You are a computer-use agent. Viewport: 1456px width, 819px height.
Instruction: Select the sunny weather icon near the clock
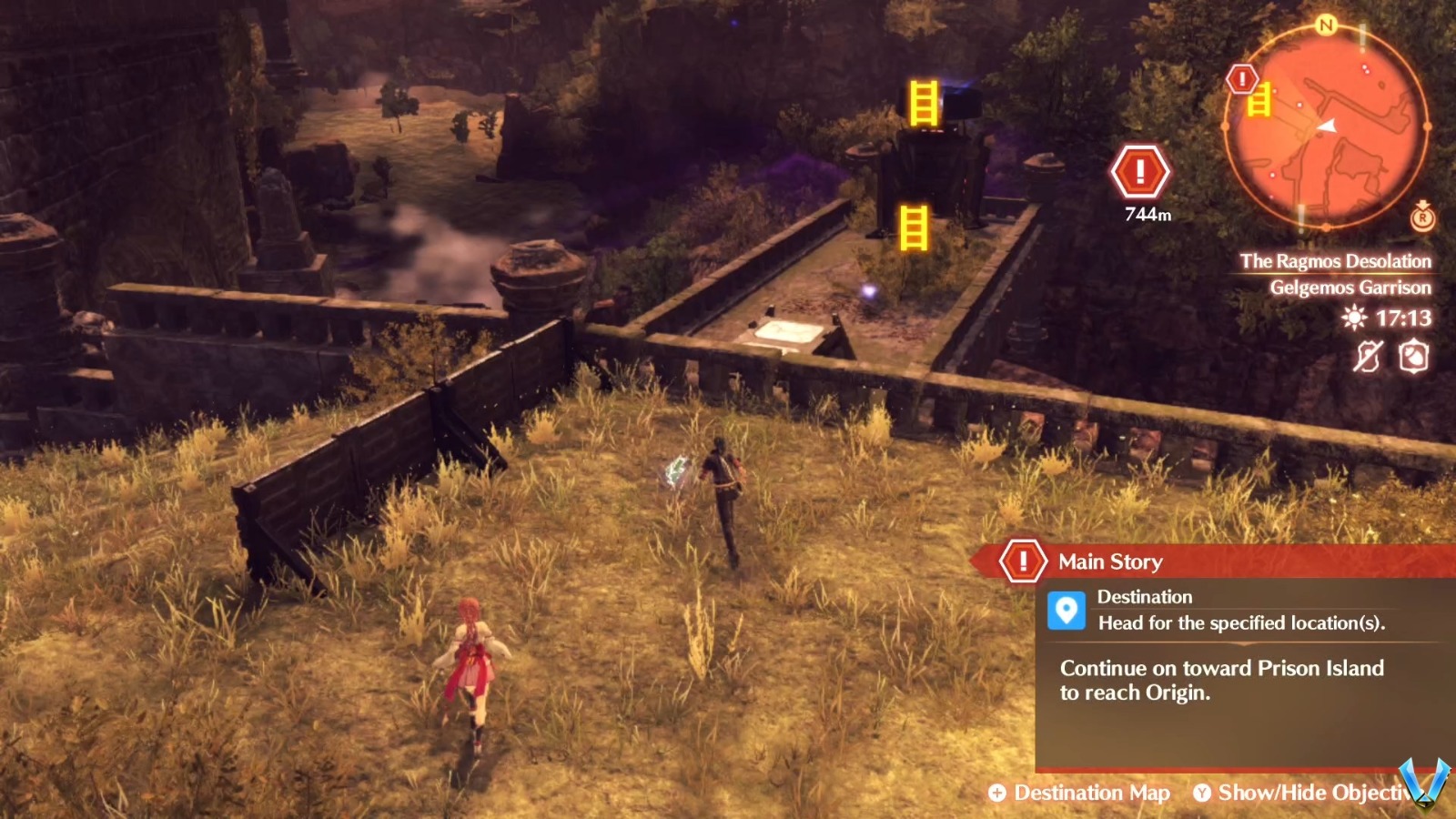tap(1353, 319)
